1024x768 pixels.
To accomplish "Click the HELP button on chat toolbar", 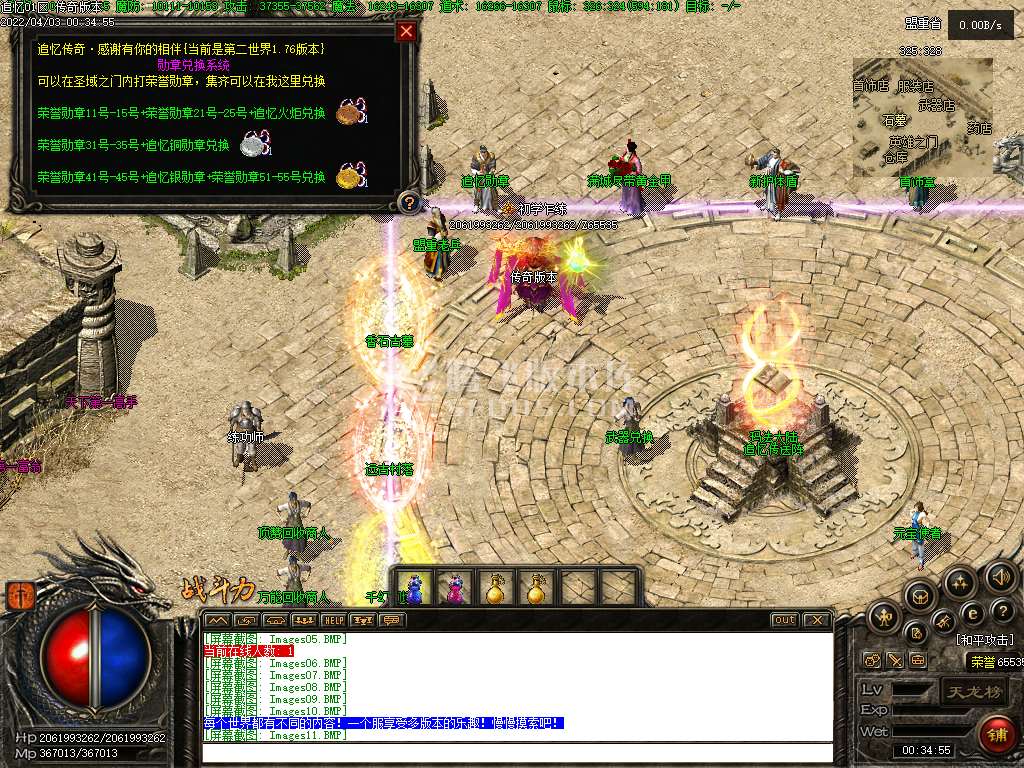I will [333, 620].
